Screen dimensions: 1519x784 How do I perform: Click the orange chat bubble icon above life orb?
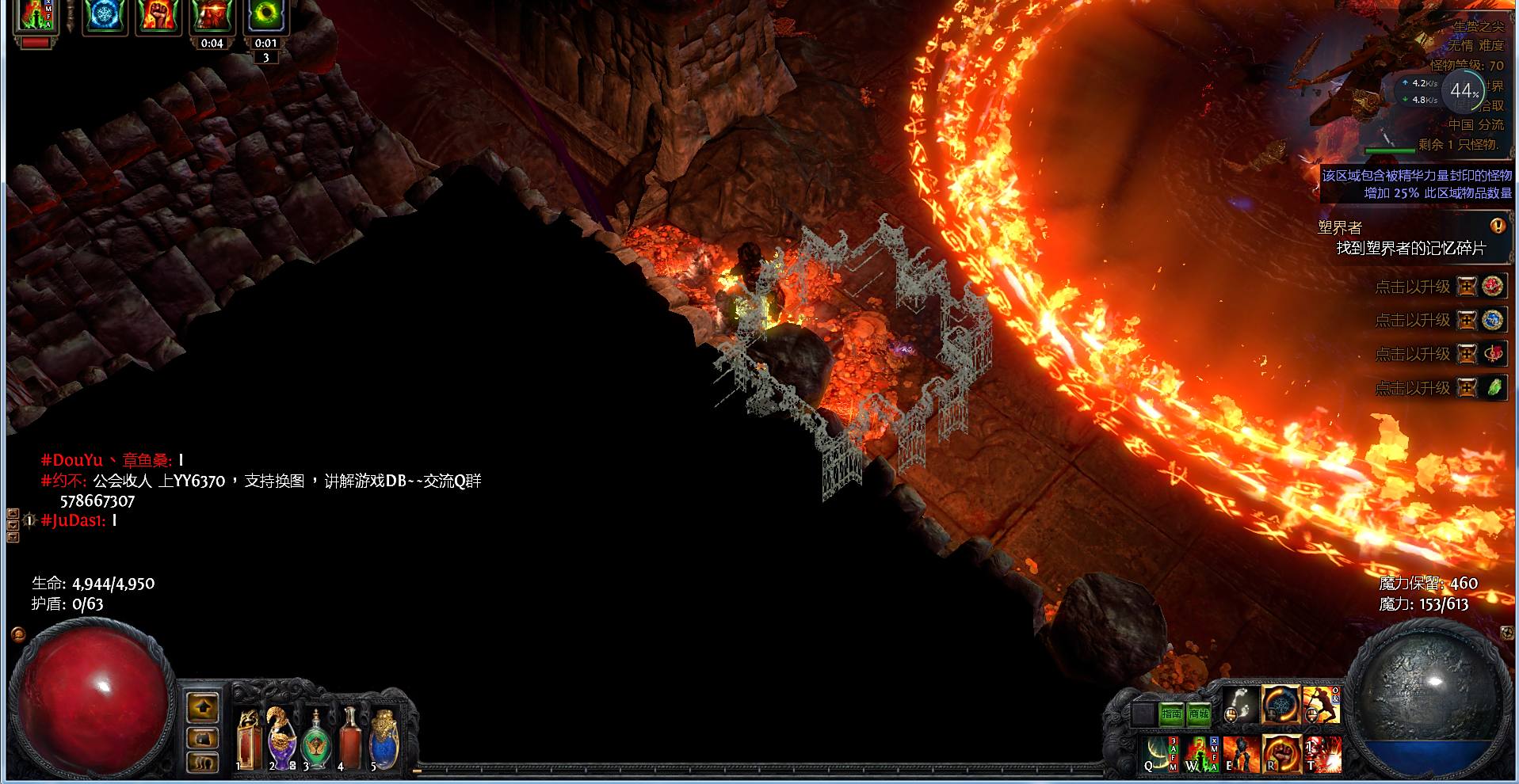[x=18, y=634]
